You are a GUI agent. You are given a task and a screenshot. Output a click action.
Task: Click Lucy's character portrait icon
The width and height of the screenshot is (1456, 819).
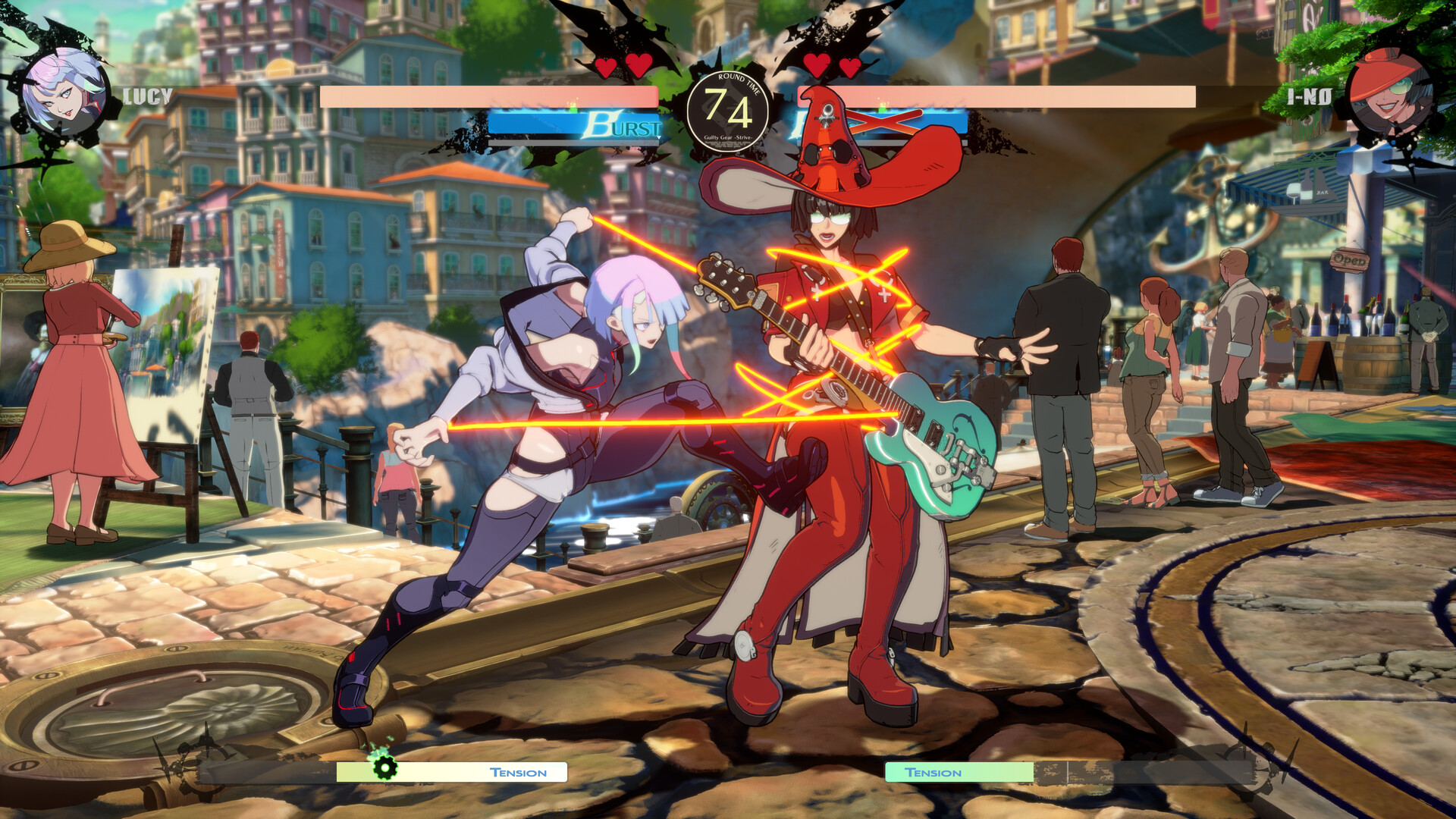pos(64,95)
